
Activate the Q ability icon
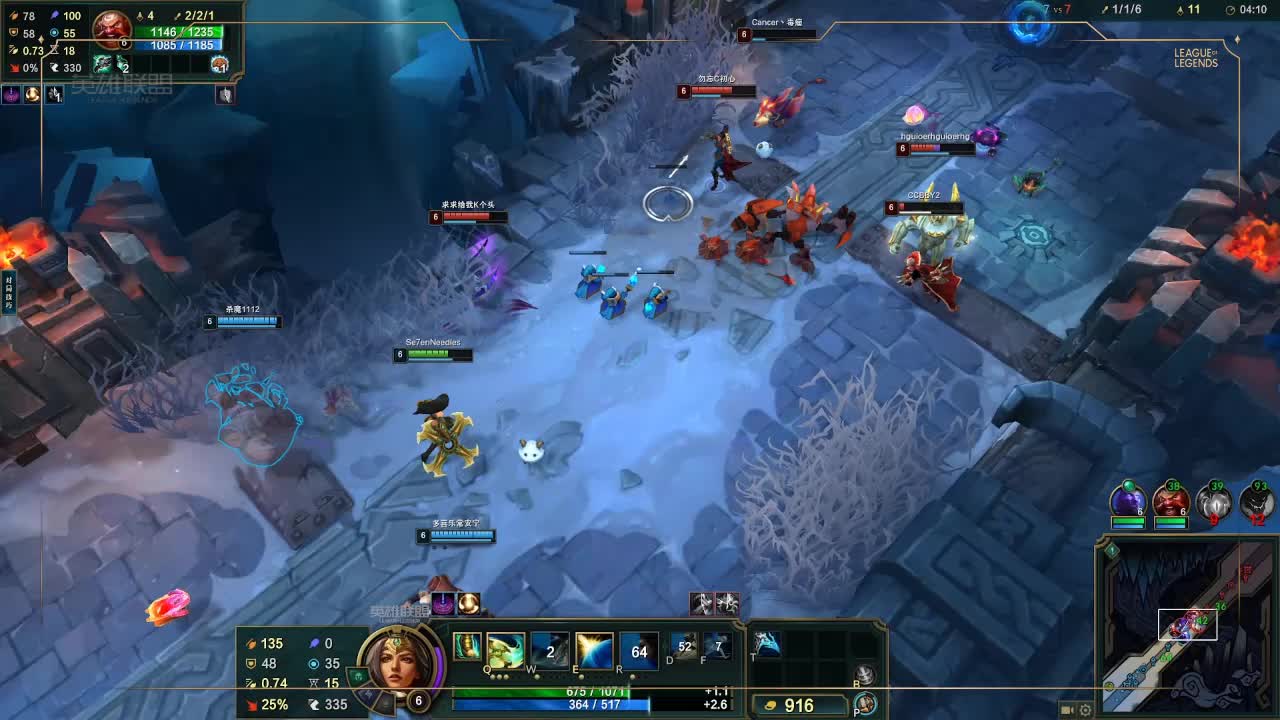pyautogui.click(x=506, y=651)
